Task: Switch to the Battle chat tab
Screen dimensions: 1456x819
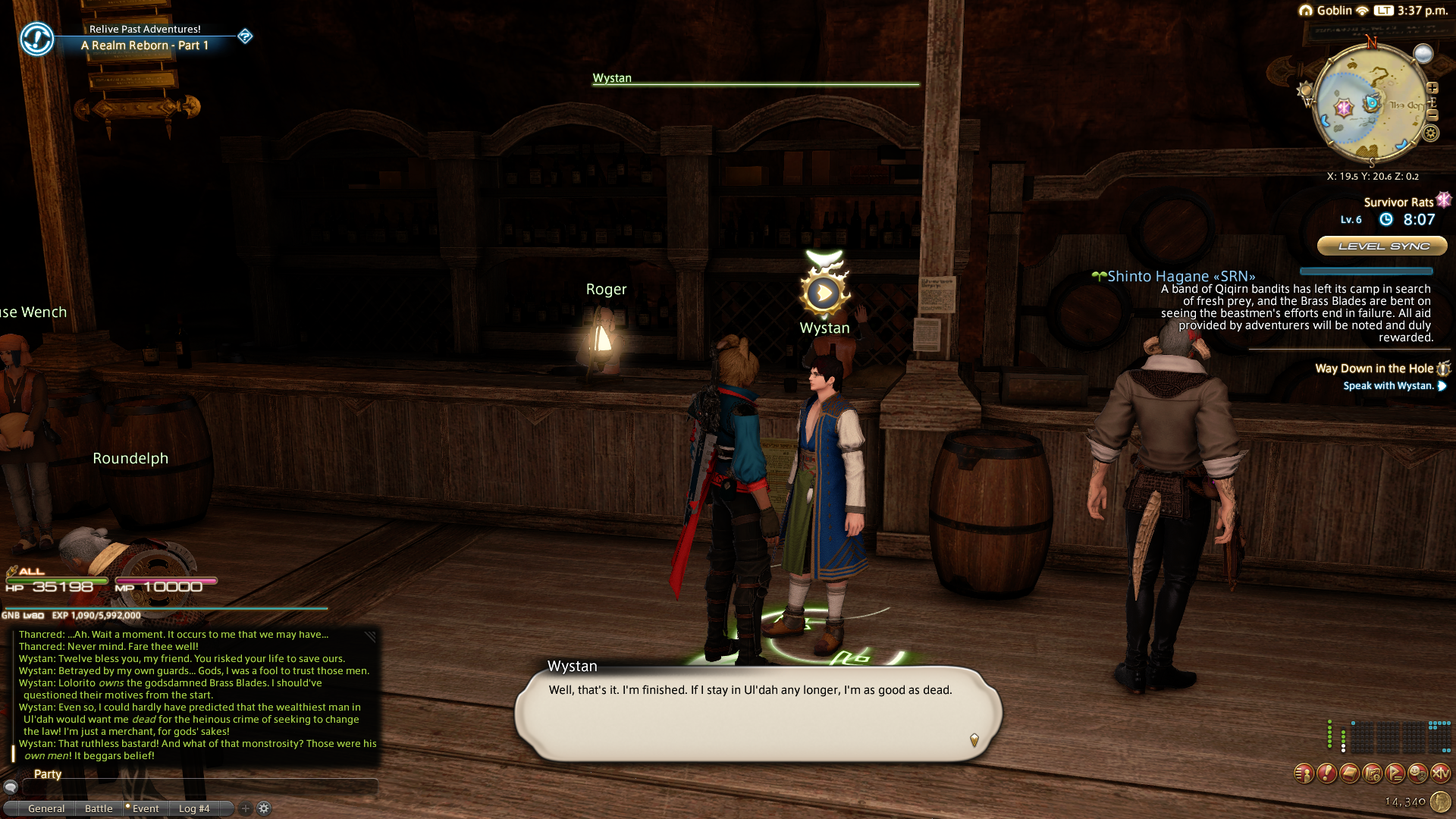Action: 99,808
